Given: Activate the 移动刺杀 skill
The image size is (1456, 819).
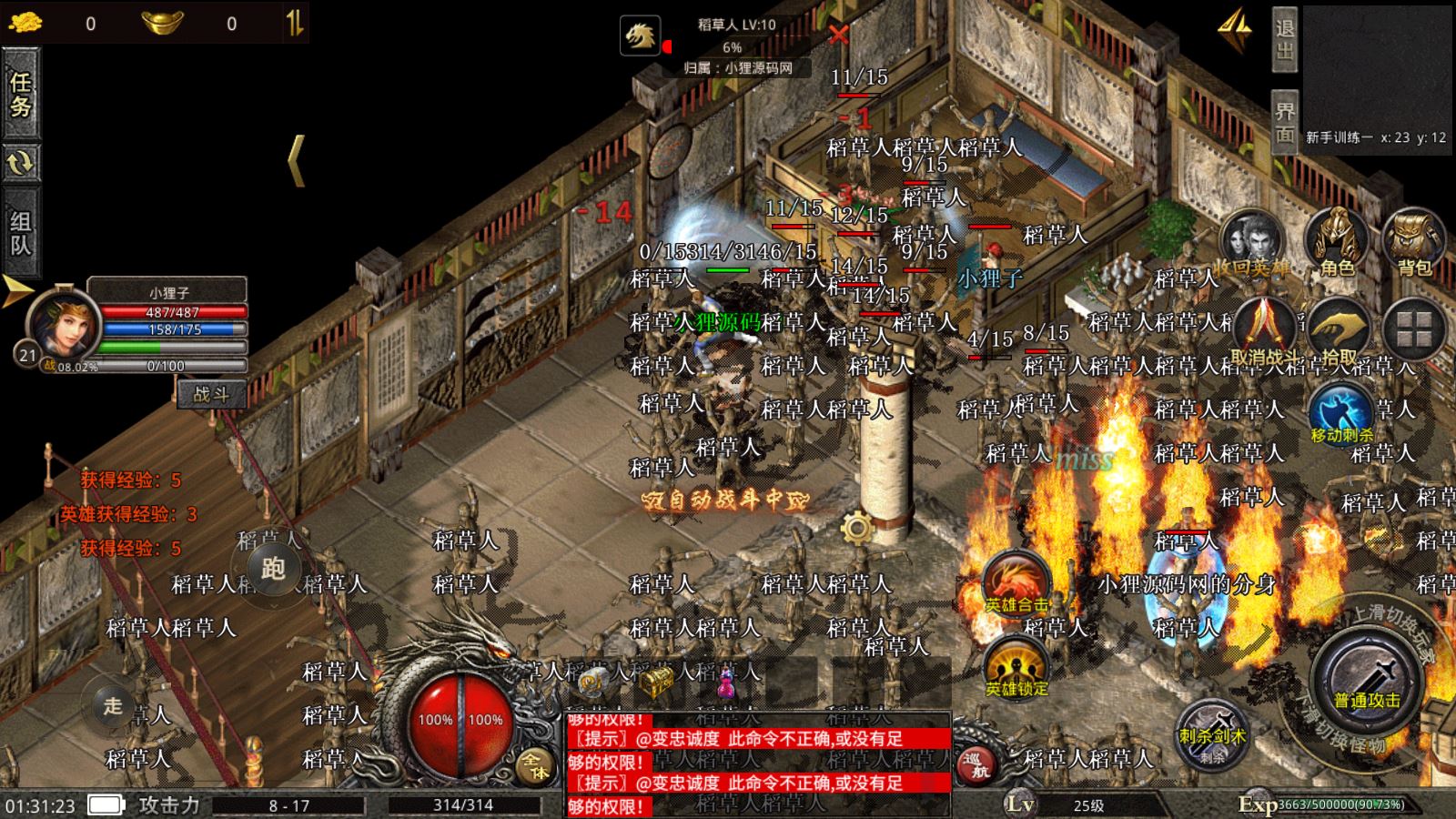Looking at the screenshot, I should (1341, 414).
